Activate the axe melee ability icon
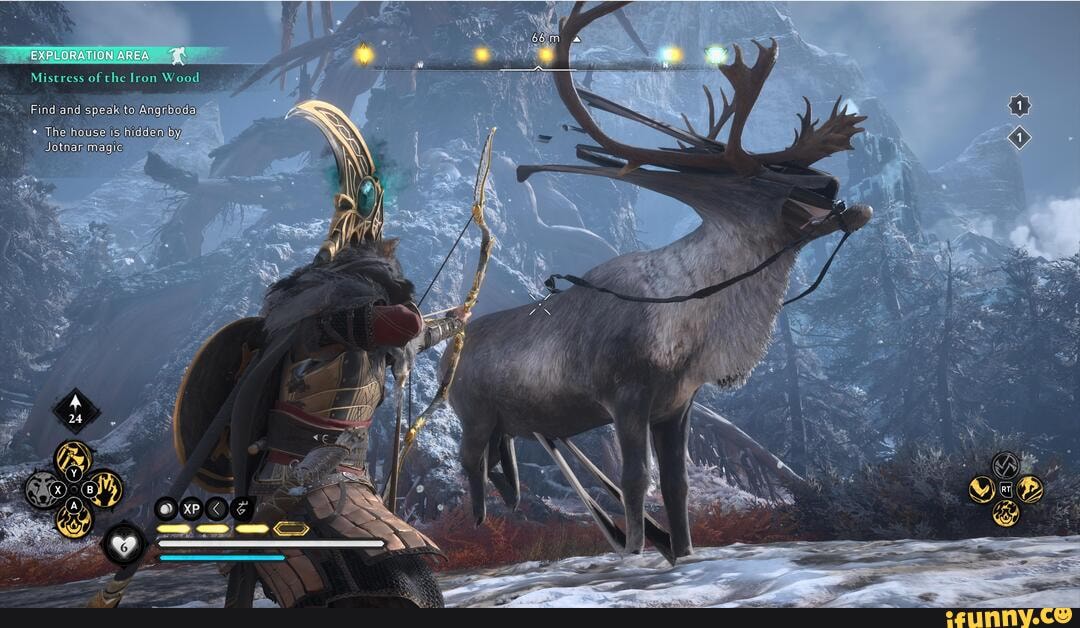1080x628 pixels. (73, 458)
